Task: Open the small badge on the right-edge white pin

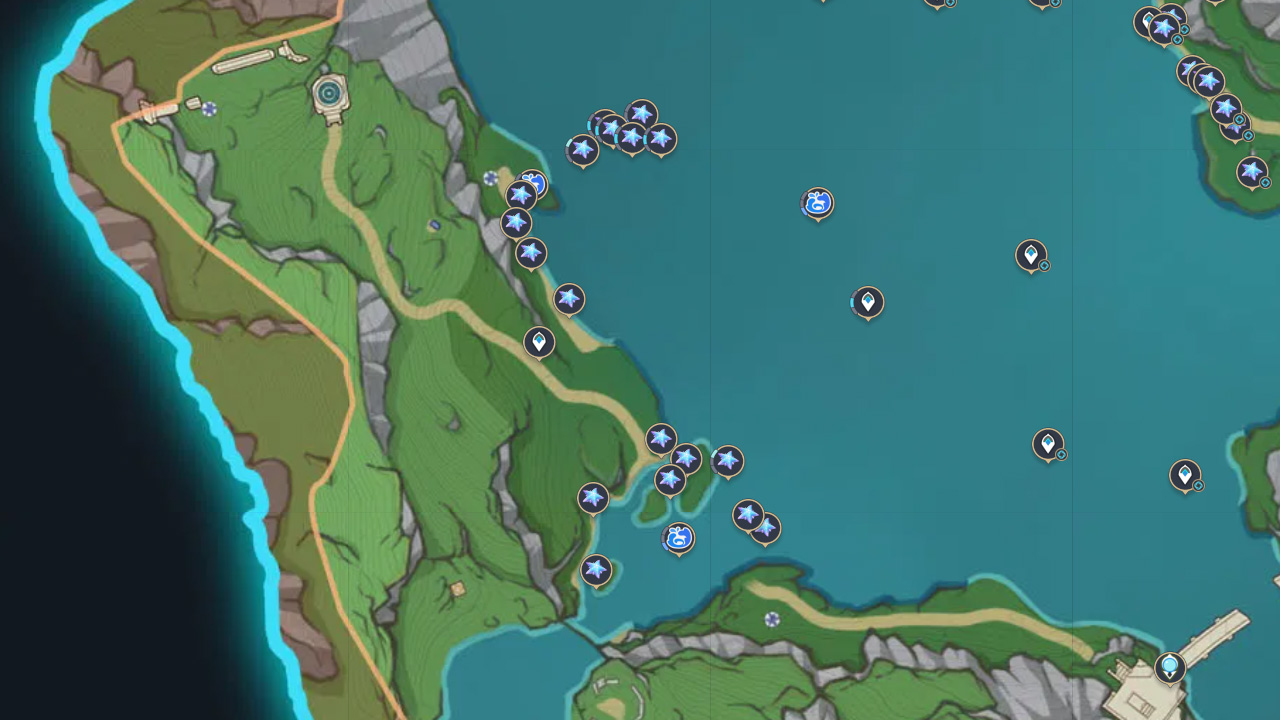Action: click(x=1198, y=487)
